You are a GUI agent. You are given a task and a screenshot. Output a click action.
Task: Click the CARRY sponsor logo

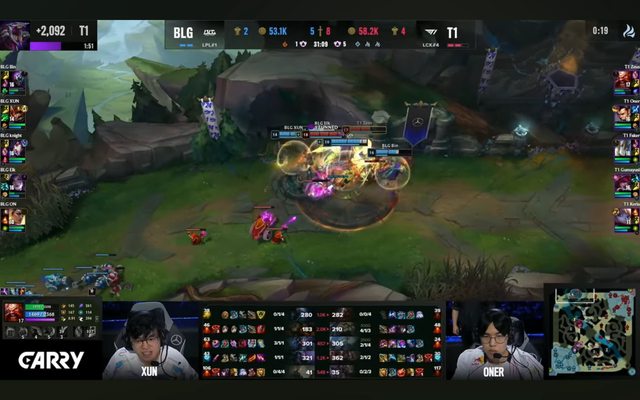(x=50, y=360)
